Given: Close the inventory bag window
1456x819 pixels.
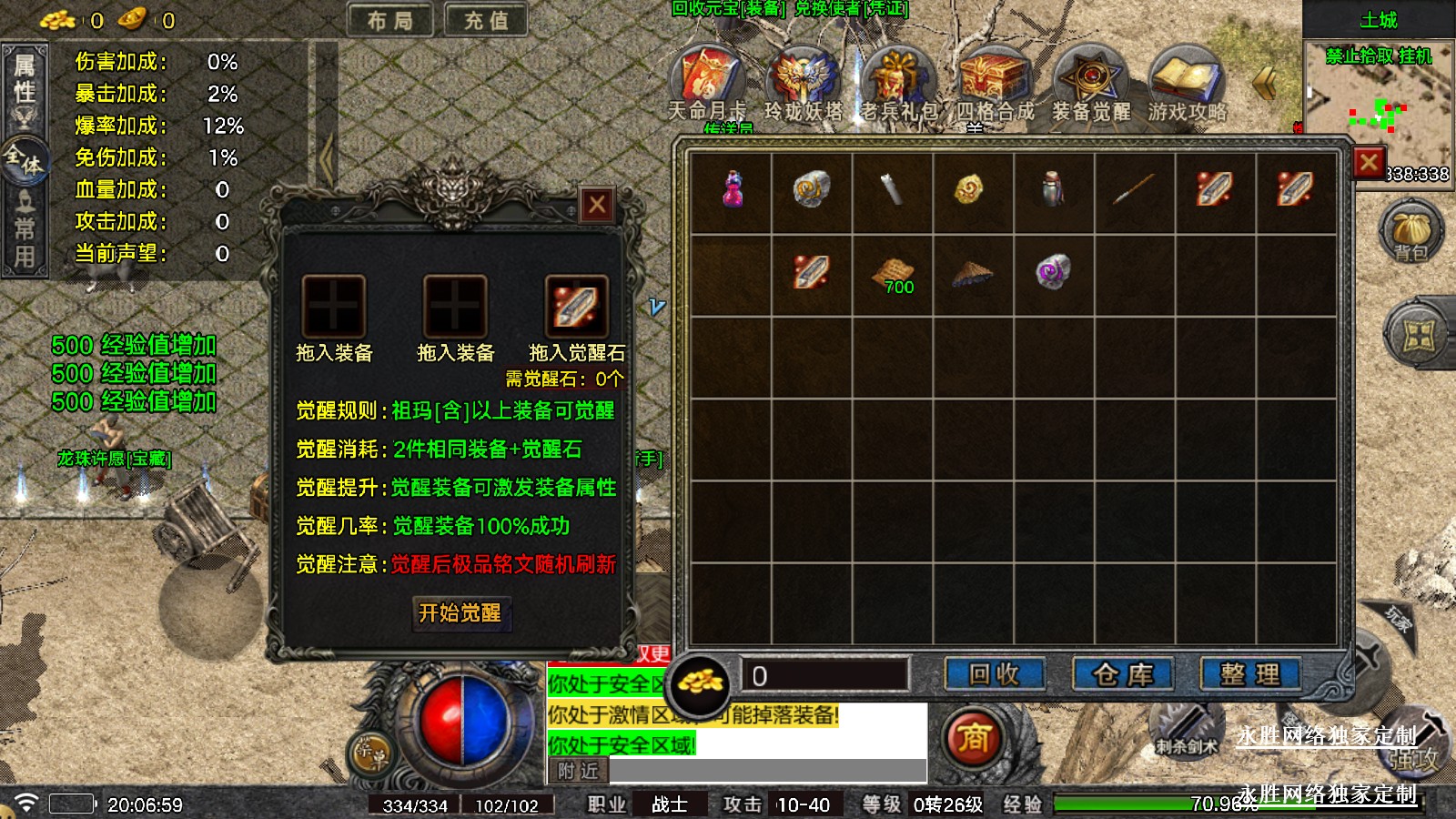Looking at the screenshot, I should (1369, 163).
